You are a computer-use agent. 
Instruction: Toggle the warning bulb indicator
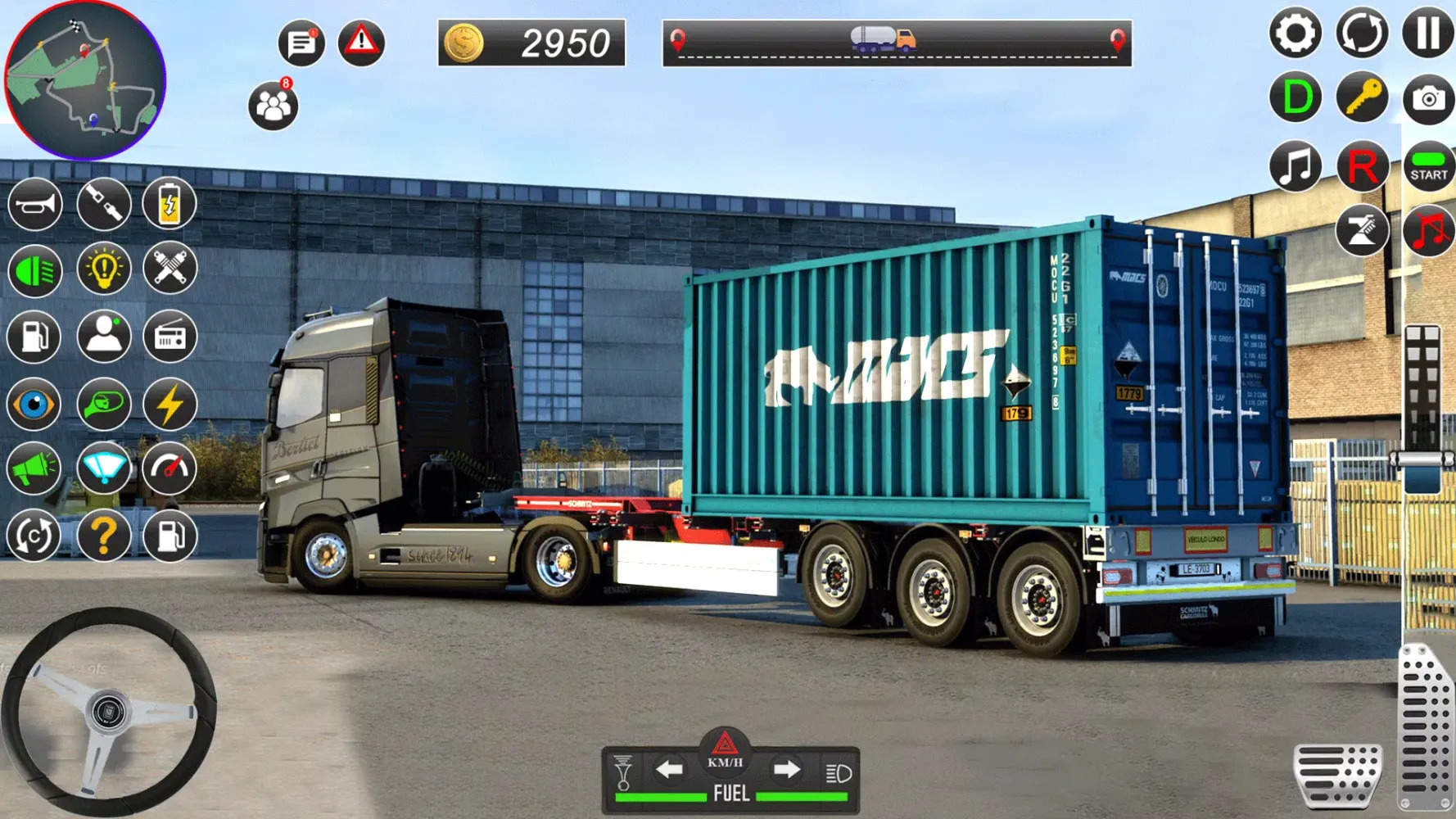tap(102, 271)
